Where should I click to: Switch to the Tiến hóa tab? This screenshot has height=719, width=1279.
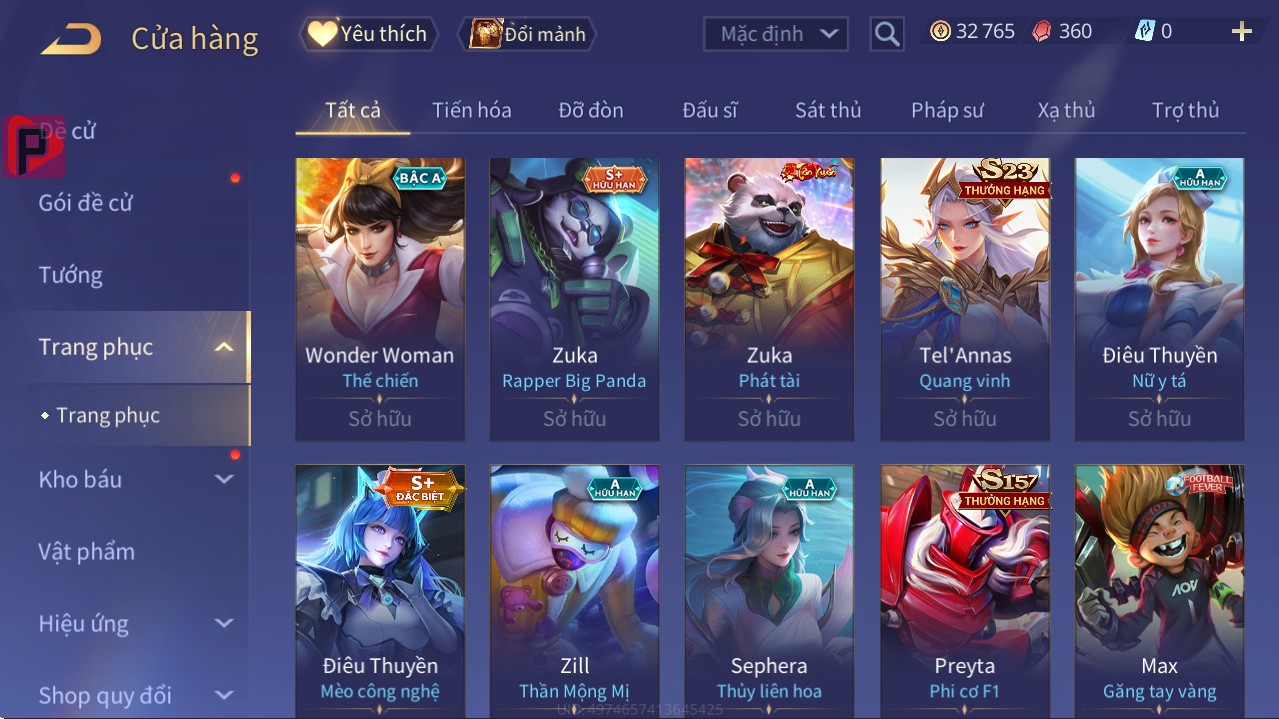(x=471, y=110)
